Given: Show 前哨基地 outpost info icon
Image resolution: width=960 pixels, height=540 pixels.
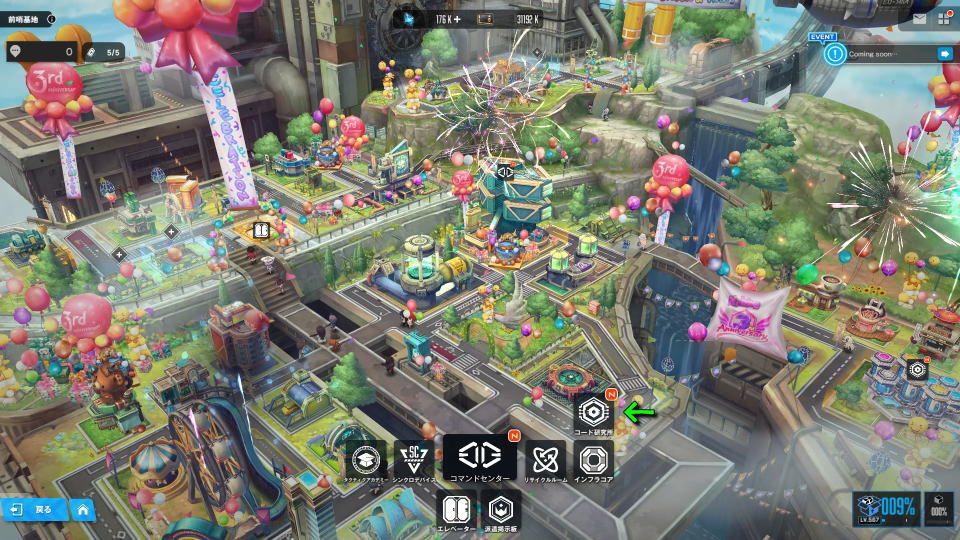Looking at the screenshot, I should pyautogui.click(x=51, y=18).
